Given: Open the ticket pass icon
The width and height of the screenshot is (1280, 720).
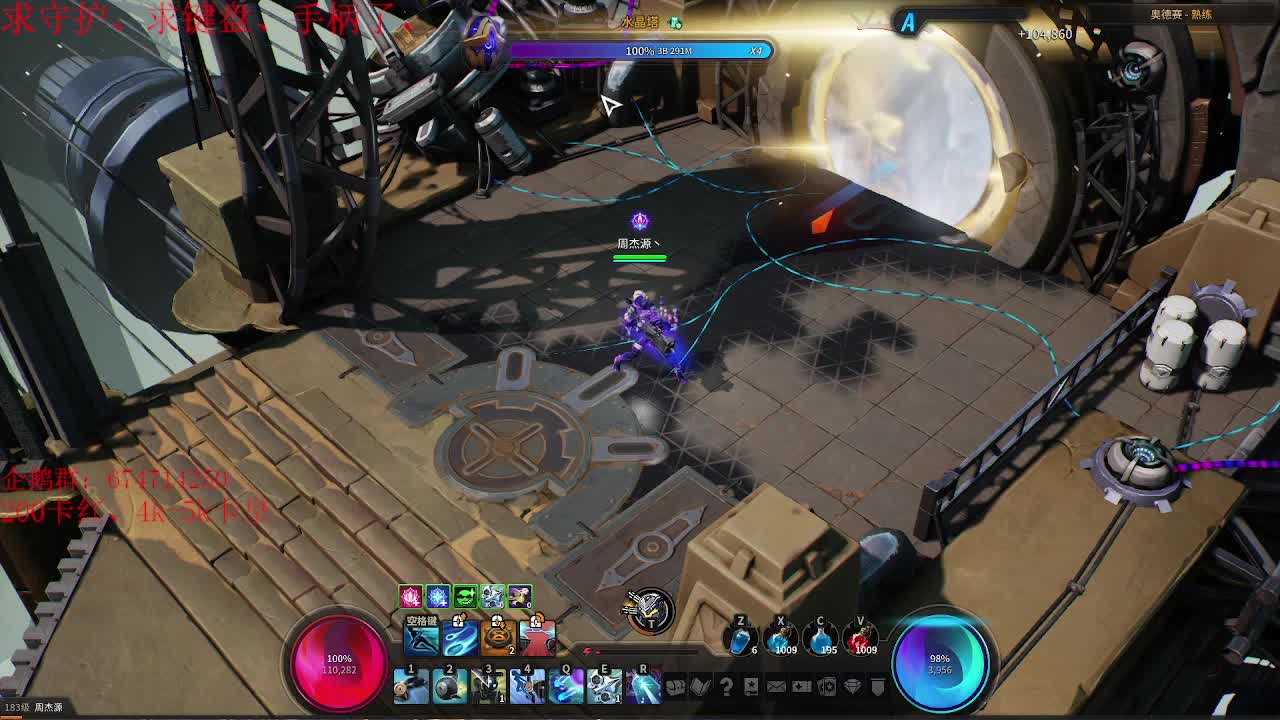Looking at the screenshot, I should 802,687.
